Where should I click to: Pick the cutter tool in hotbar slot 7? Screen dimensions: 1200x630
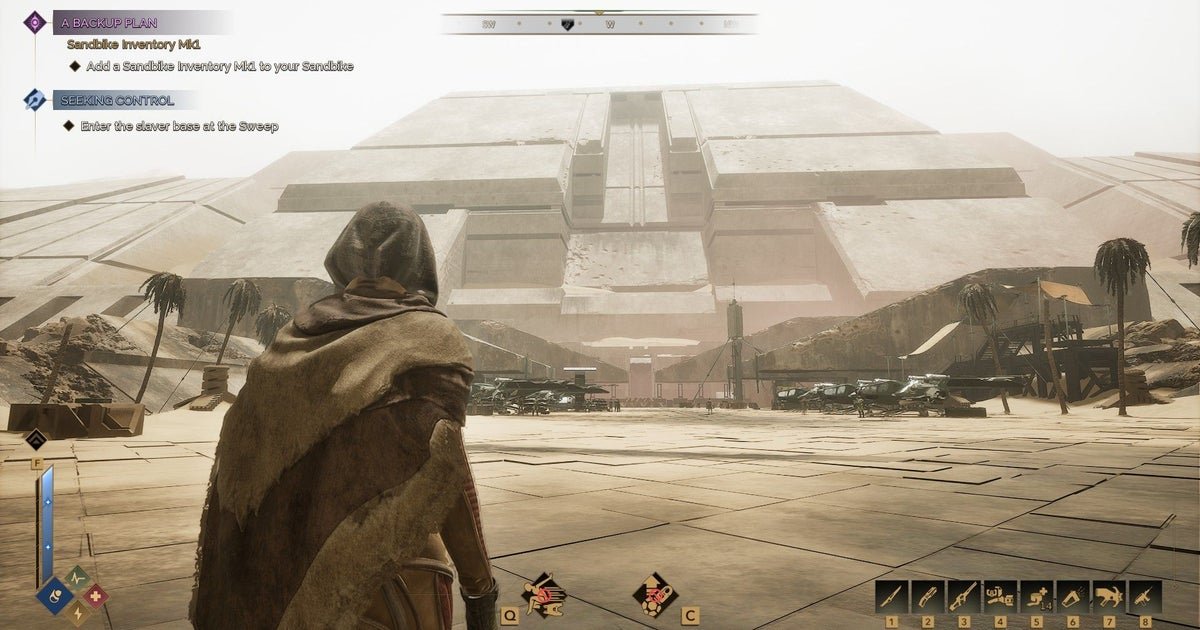[1109, 596]
